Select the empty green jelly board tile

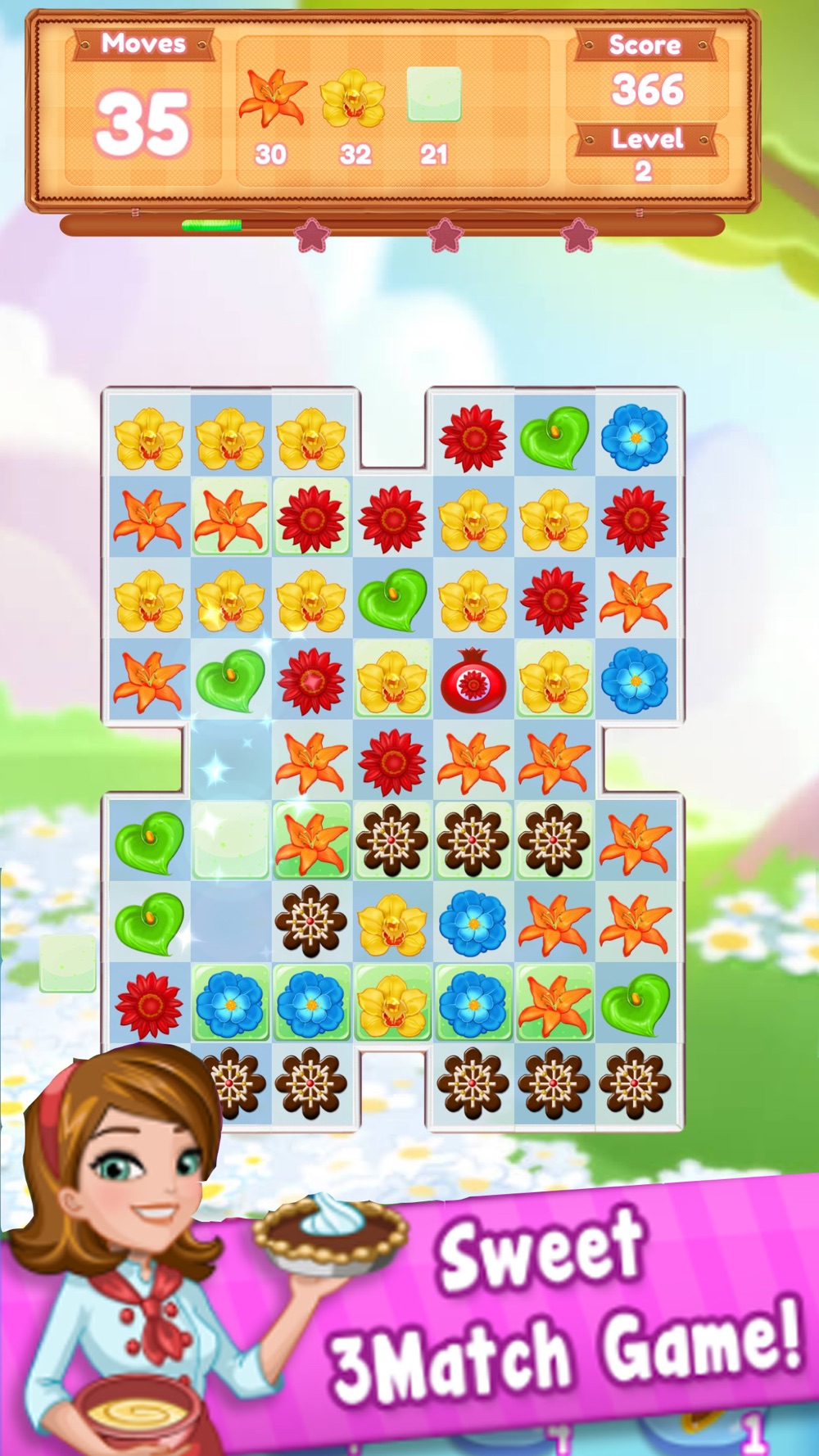(231, 842)
